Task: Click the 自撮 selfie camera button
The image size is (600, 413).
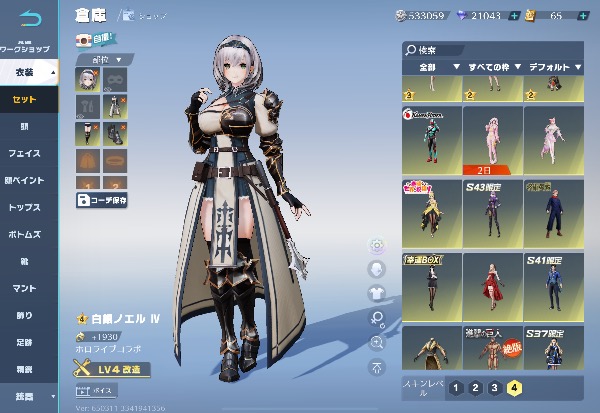Action: (96, 40)
